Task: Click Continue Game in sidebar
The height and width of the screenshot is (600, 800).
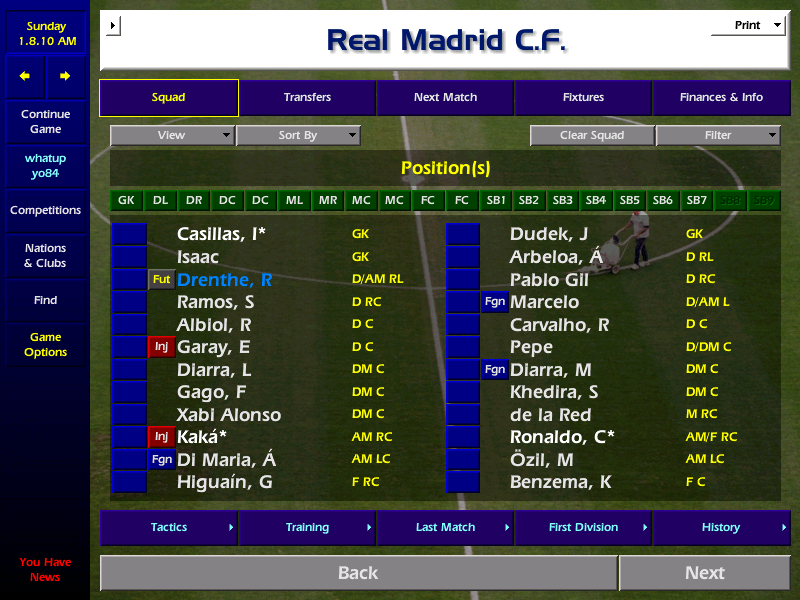Action: pyautogui.click(x=45, y=121)
